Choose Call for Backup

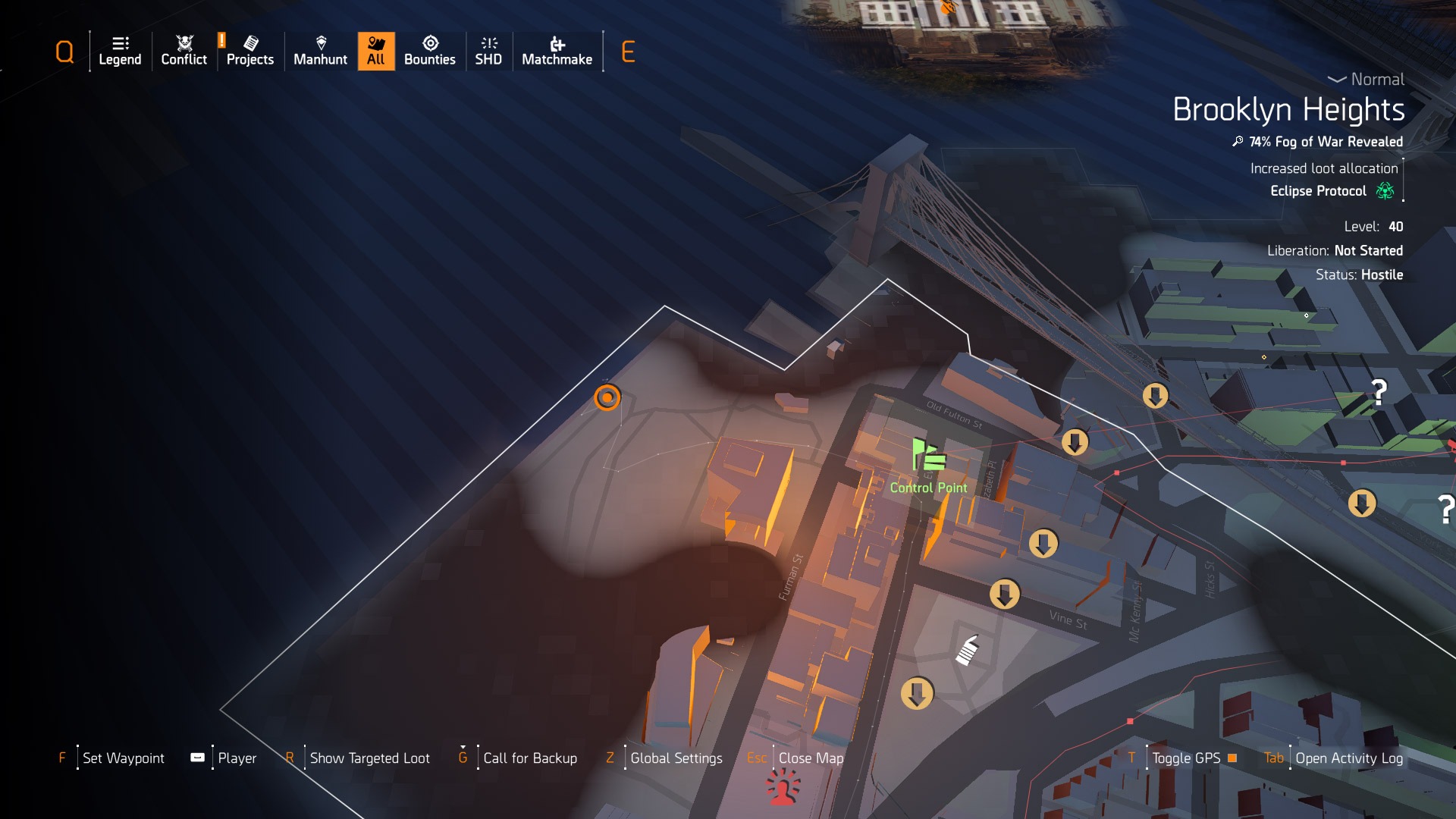tap(529, 758)
